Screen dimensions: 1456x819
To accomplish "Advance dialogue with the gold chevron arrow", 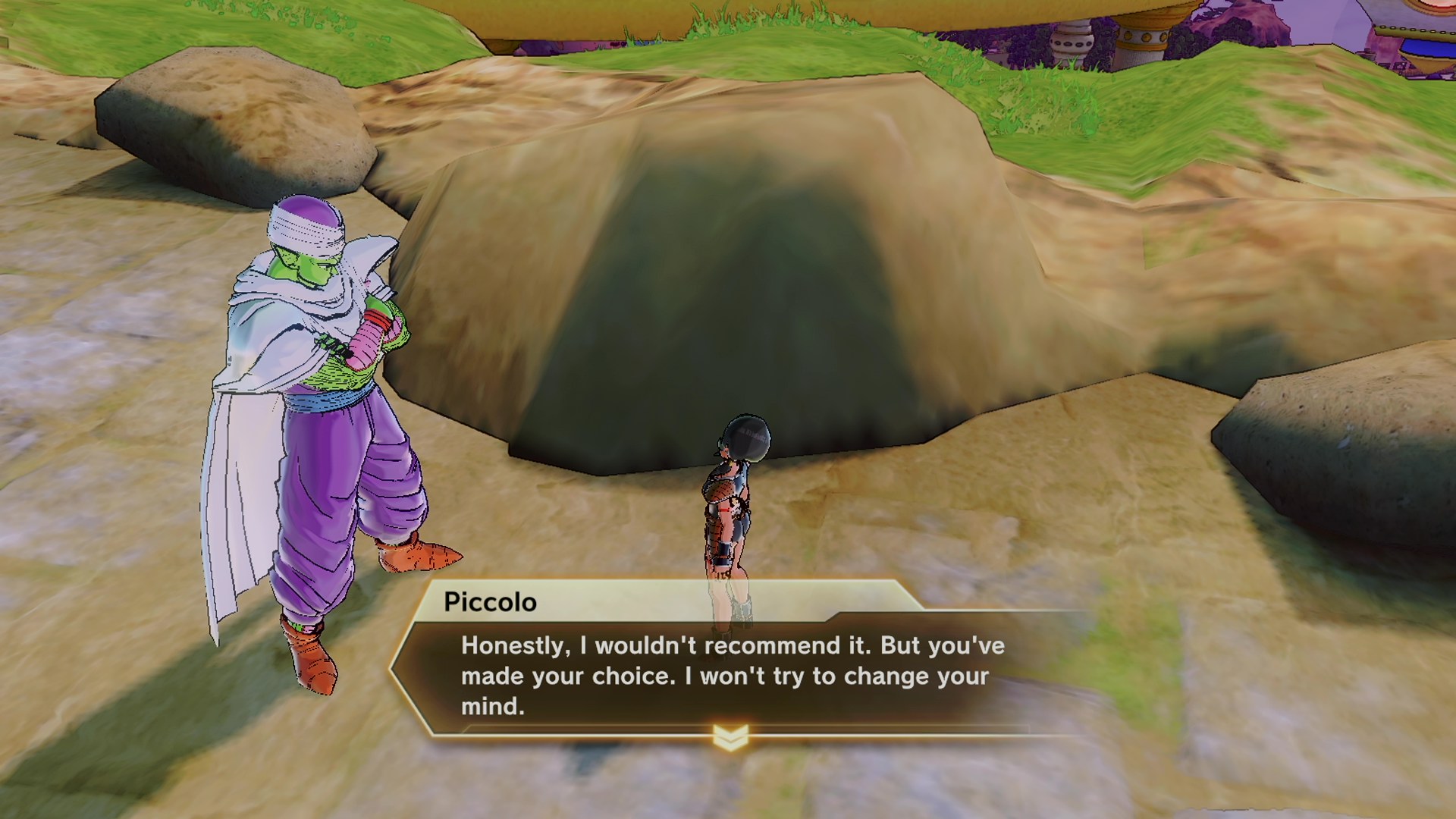I will click(x=730, y=736).
